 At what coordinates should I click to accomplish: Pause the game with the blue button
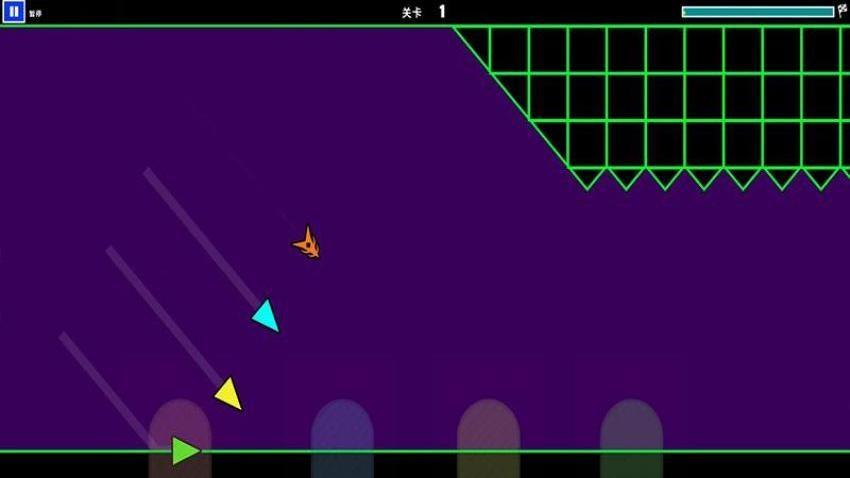click(13, 12)
